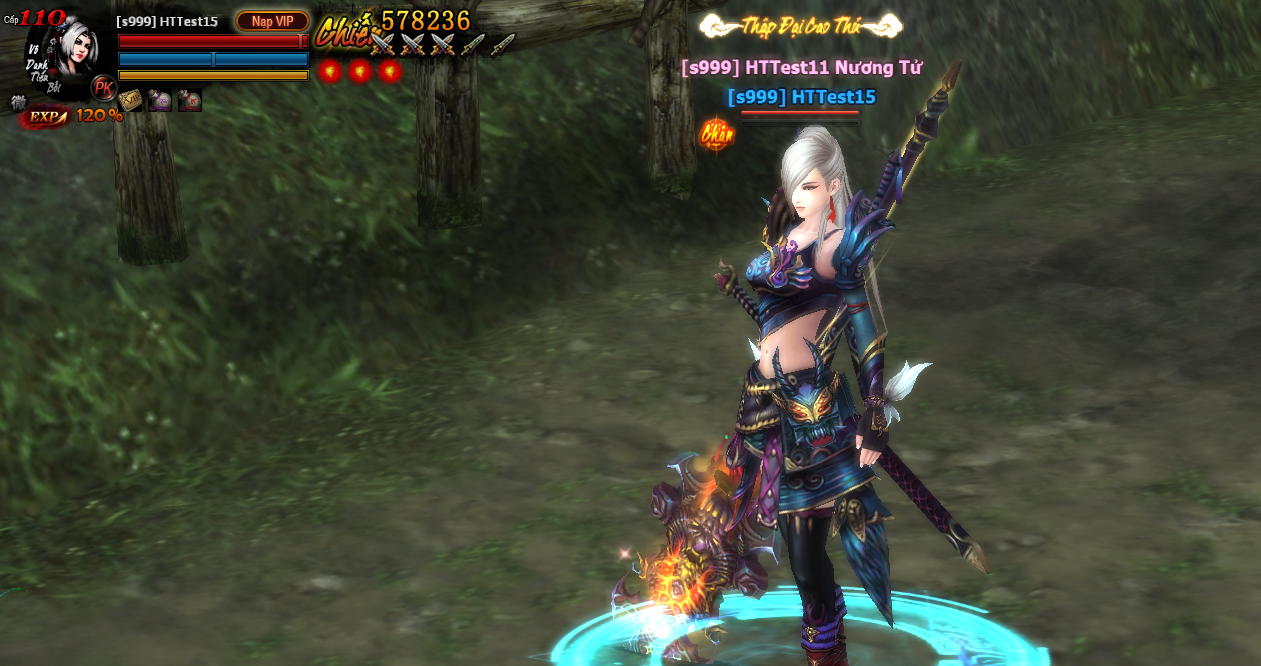Viewport: 1261px width, 666px height.
Task: Toggle the PK mode button
Action: 103,88
